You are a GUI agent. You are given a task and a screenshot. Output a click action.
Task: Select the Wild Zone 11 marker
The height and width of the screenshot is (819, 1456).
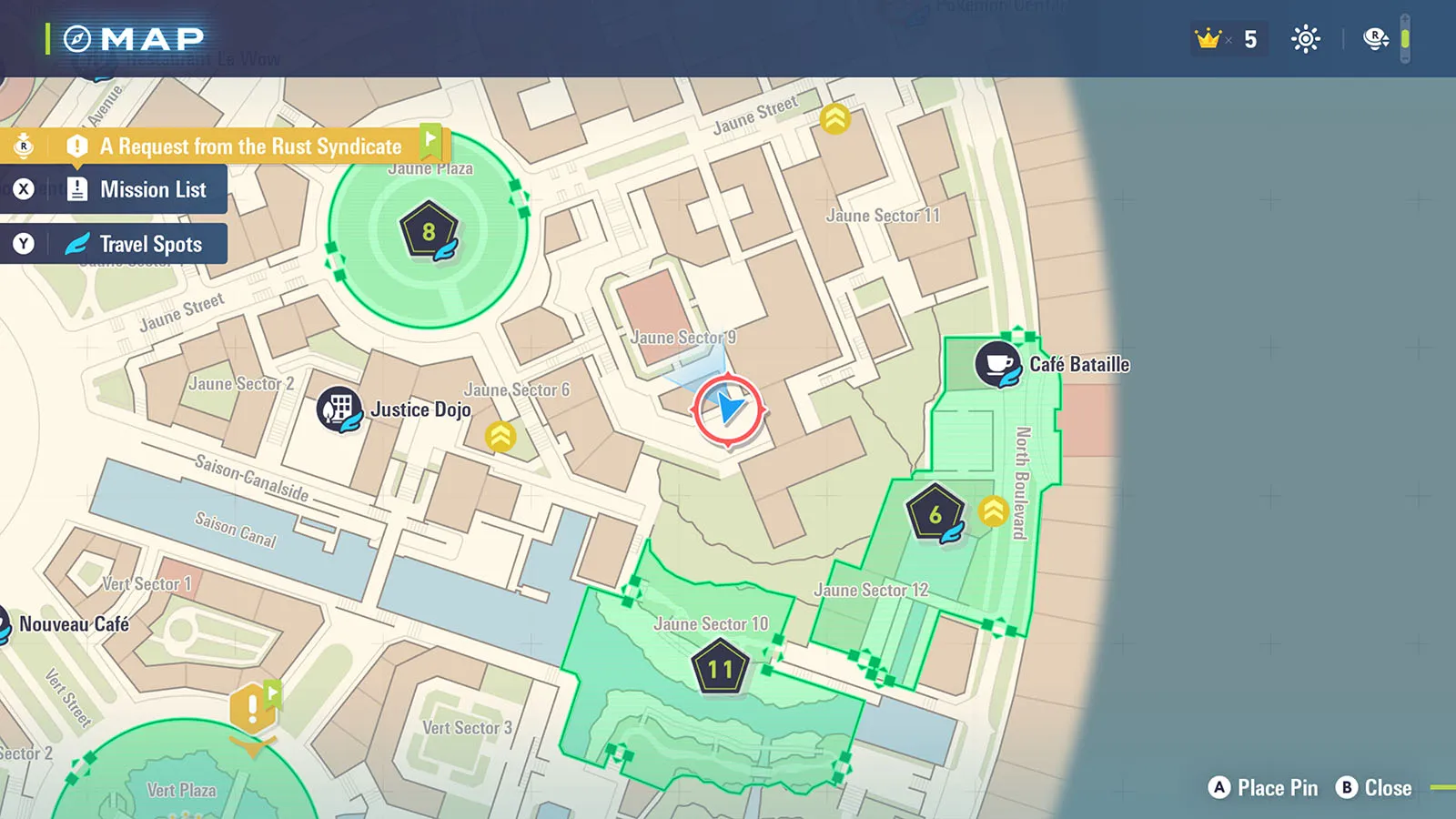(x=720, y=669)
